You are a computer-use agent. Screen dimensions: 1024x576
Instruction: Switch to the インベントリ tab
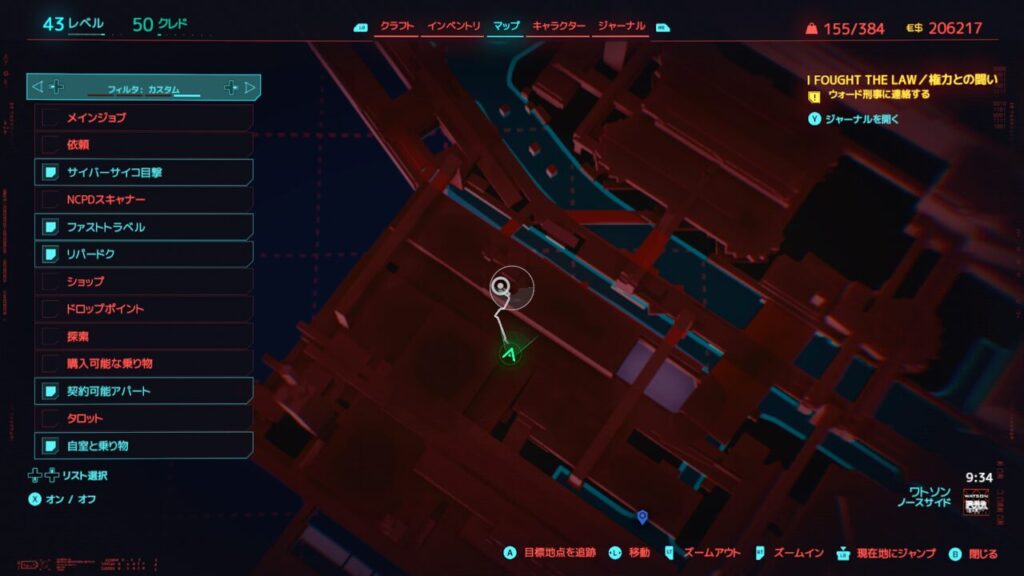point(454,26)
